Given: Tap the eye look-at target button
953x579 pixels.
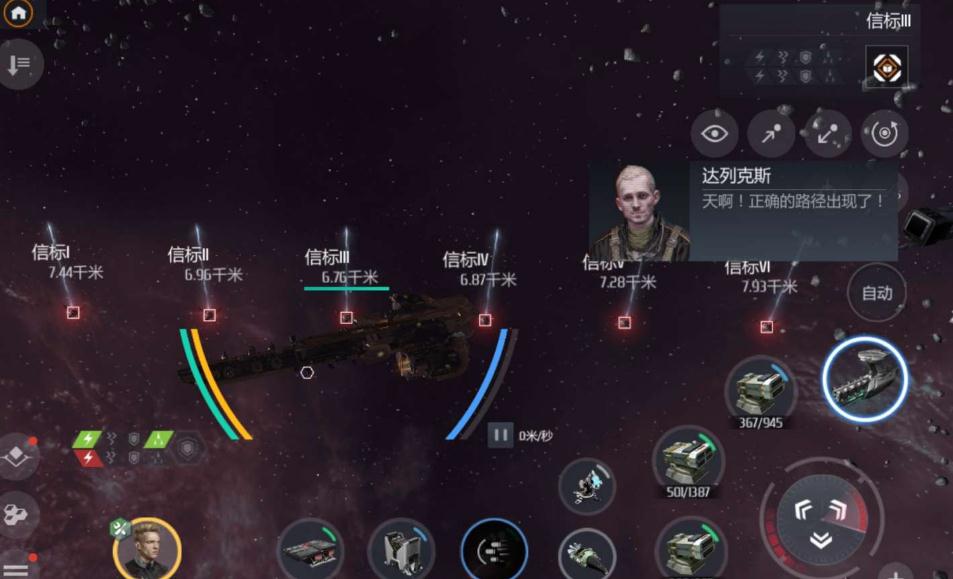Looking at the screenshot, I should [x=714, y=134].
